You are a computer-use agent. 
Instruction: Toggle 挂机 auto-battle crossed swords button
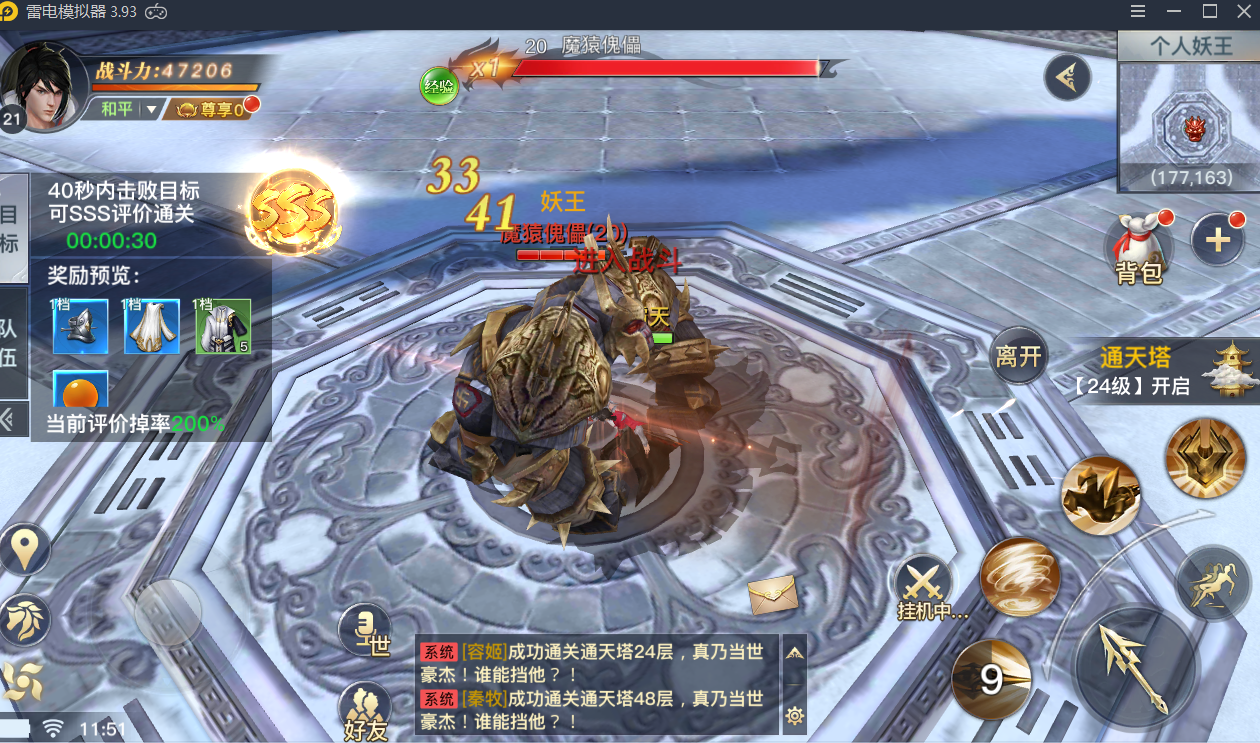[923, 584]
